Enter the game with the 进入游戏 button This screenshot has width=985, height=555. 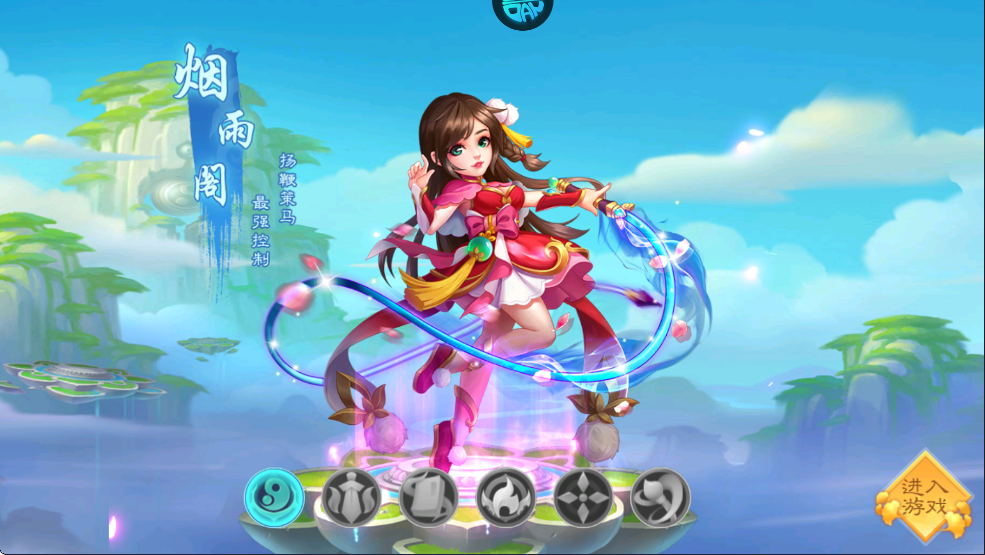923,496
